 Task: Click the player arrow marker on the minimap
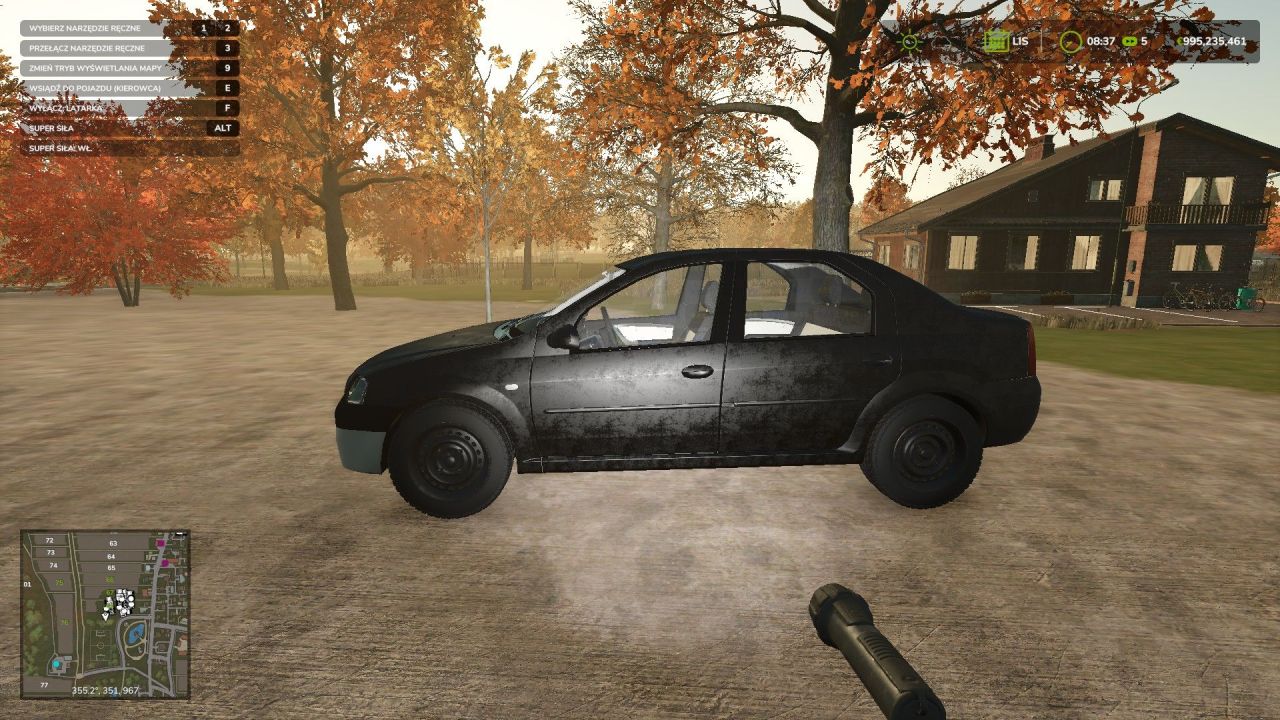tap(105, 617)
